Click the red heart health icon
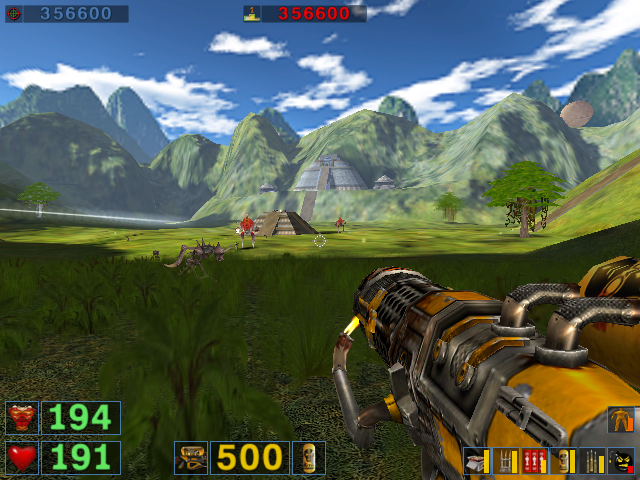Screen dimensions: 640x480 21,457
